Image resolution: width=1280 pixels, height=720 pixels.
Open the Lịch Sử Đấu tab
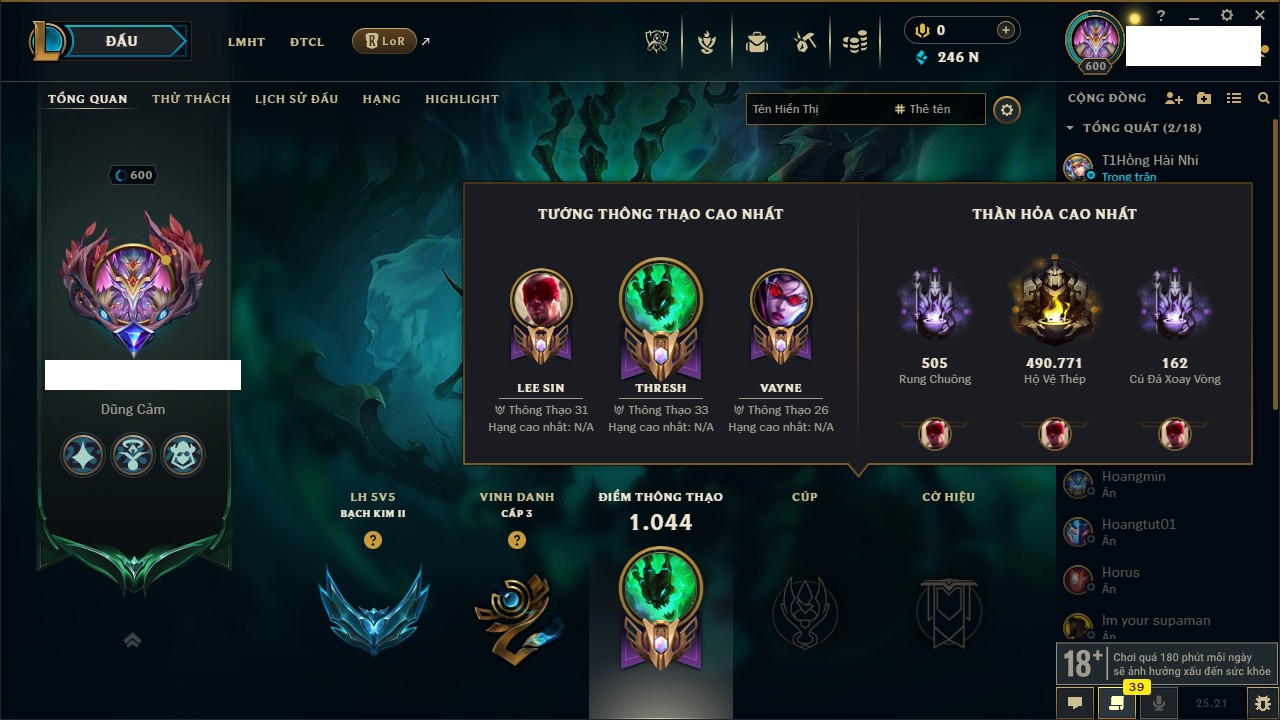296,99
